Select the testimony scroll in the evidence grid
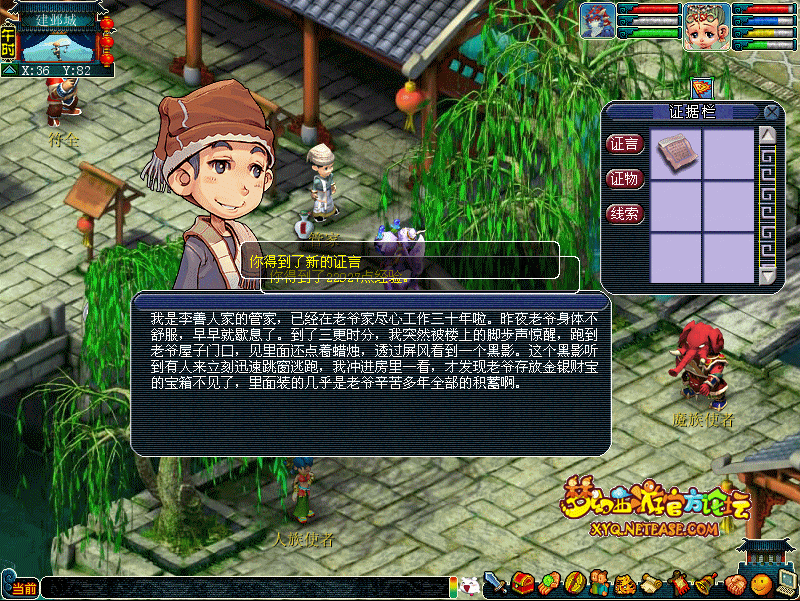 point(675,153)
